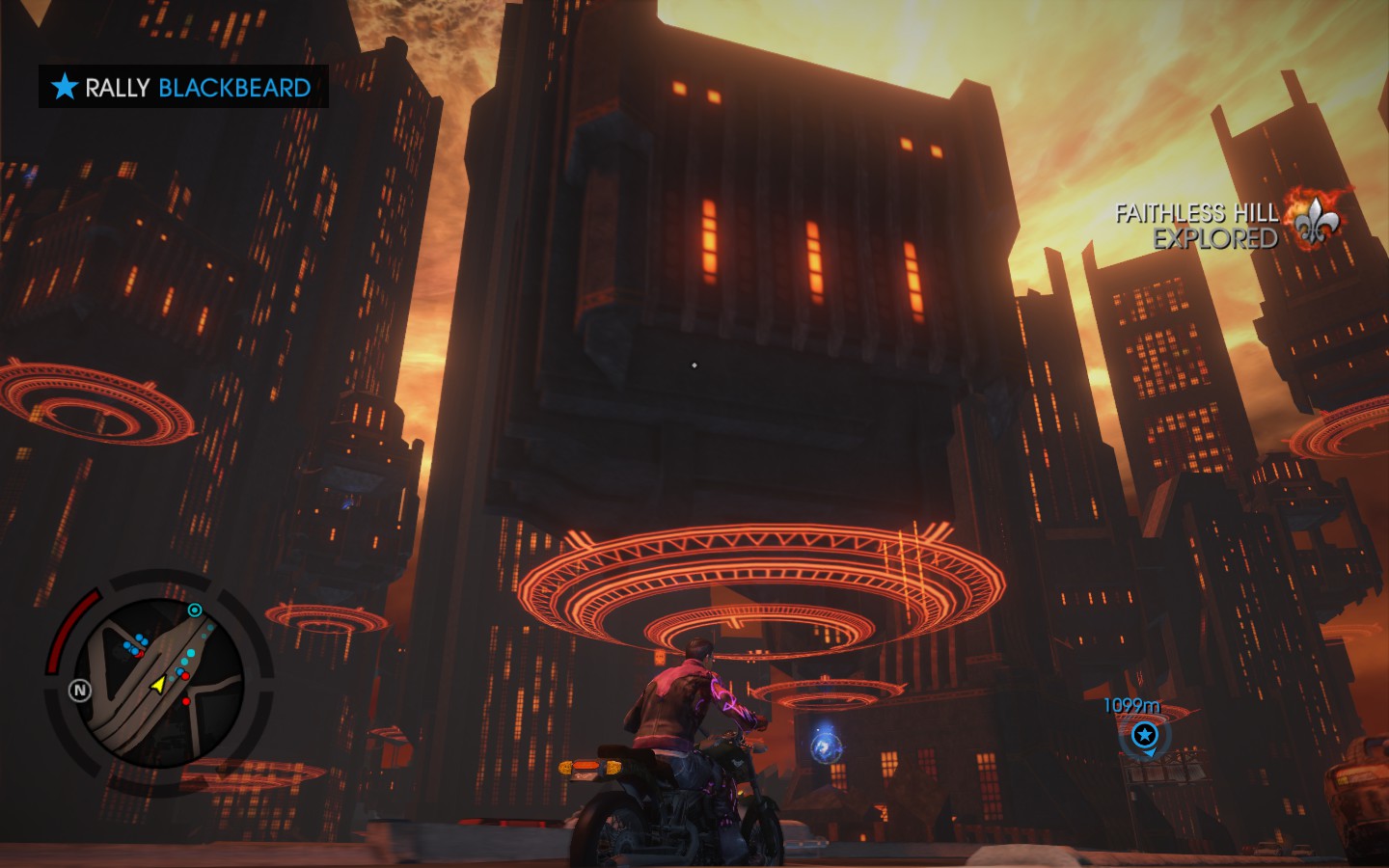
Task: Select the Rally Blackbeard objective tracker
Action: (183, 87)
